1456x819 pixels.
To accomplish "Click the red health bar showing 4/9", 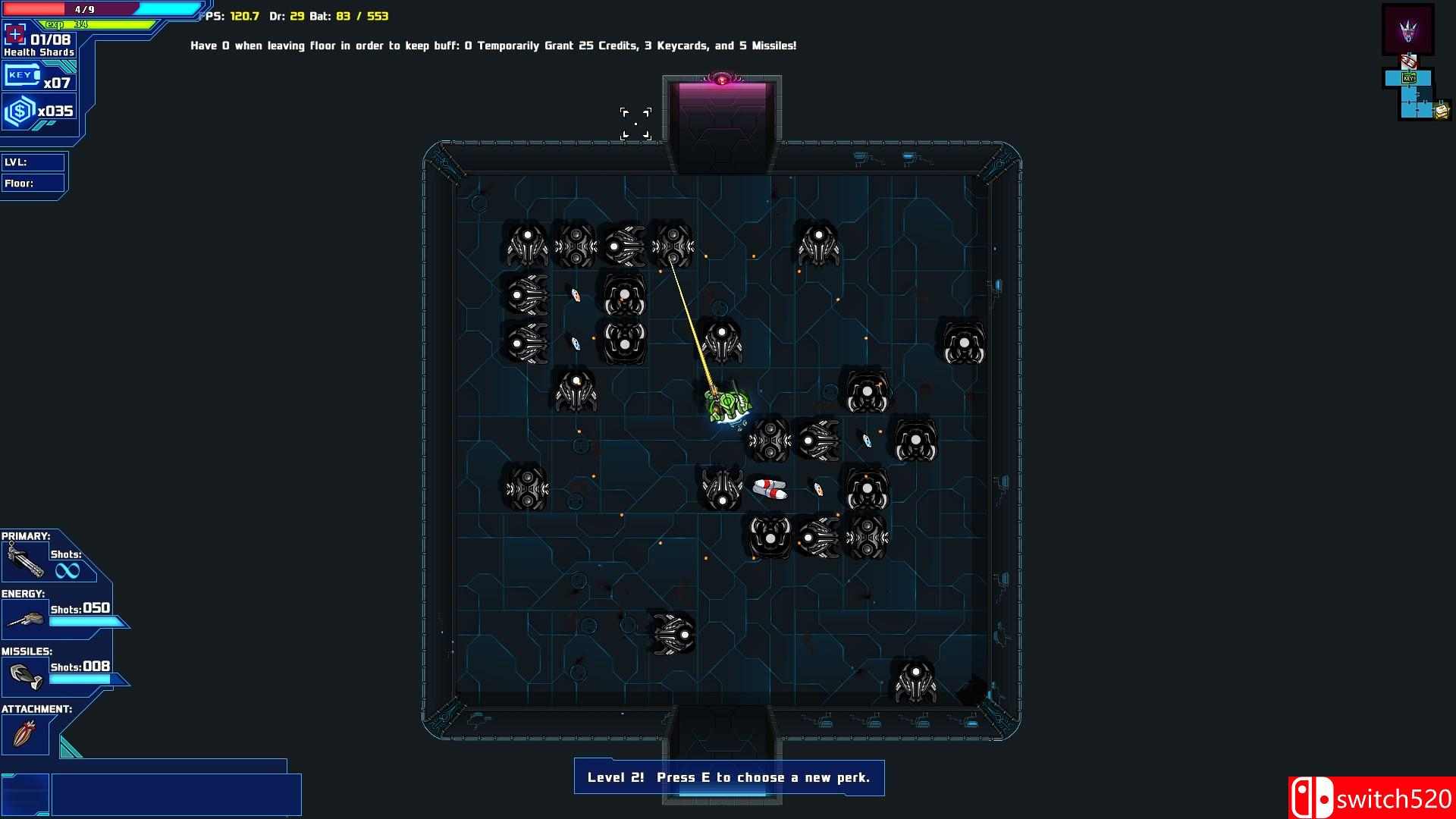I will pyautogui.click(x=68, y=9).
